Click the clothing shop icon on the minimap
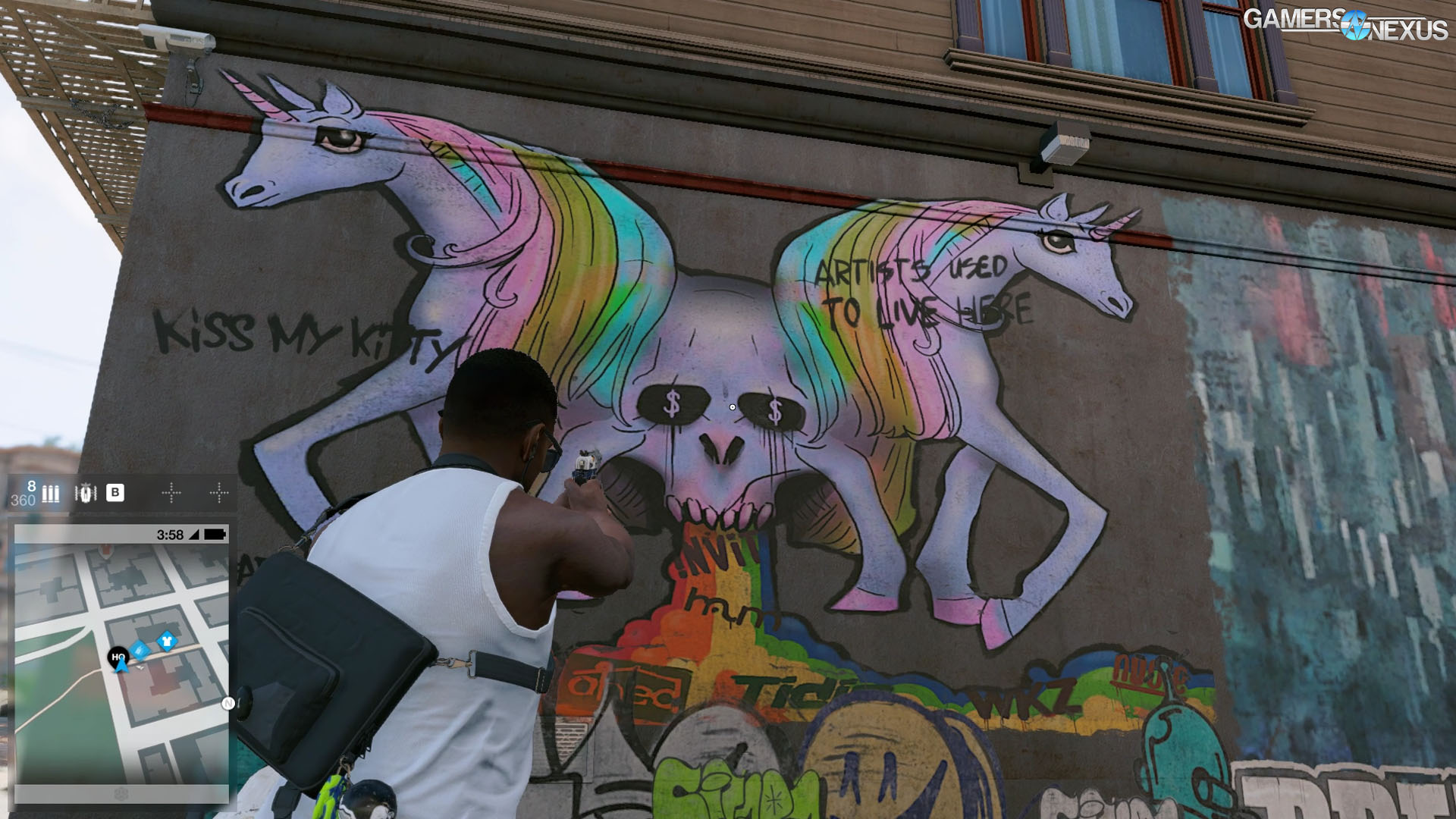This screenshot has width=1456, height=819. [x=168, y=642]
